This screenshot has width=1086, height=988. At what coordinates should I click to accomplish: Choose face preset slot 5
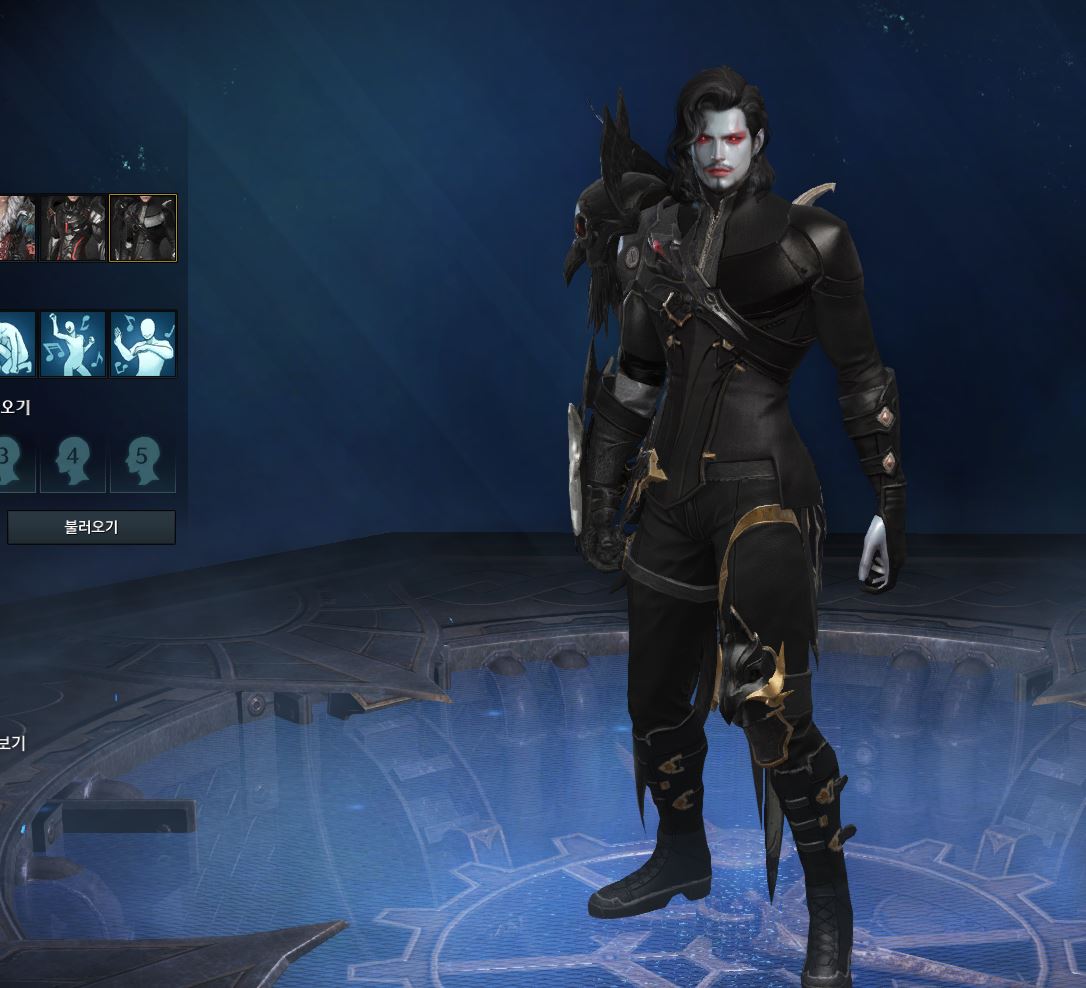(143, 461)
